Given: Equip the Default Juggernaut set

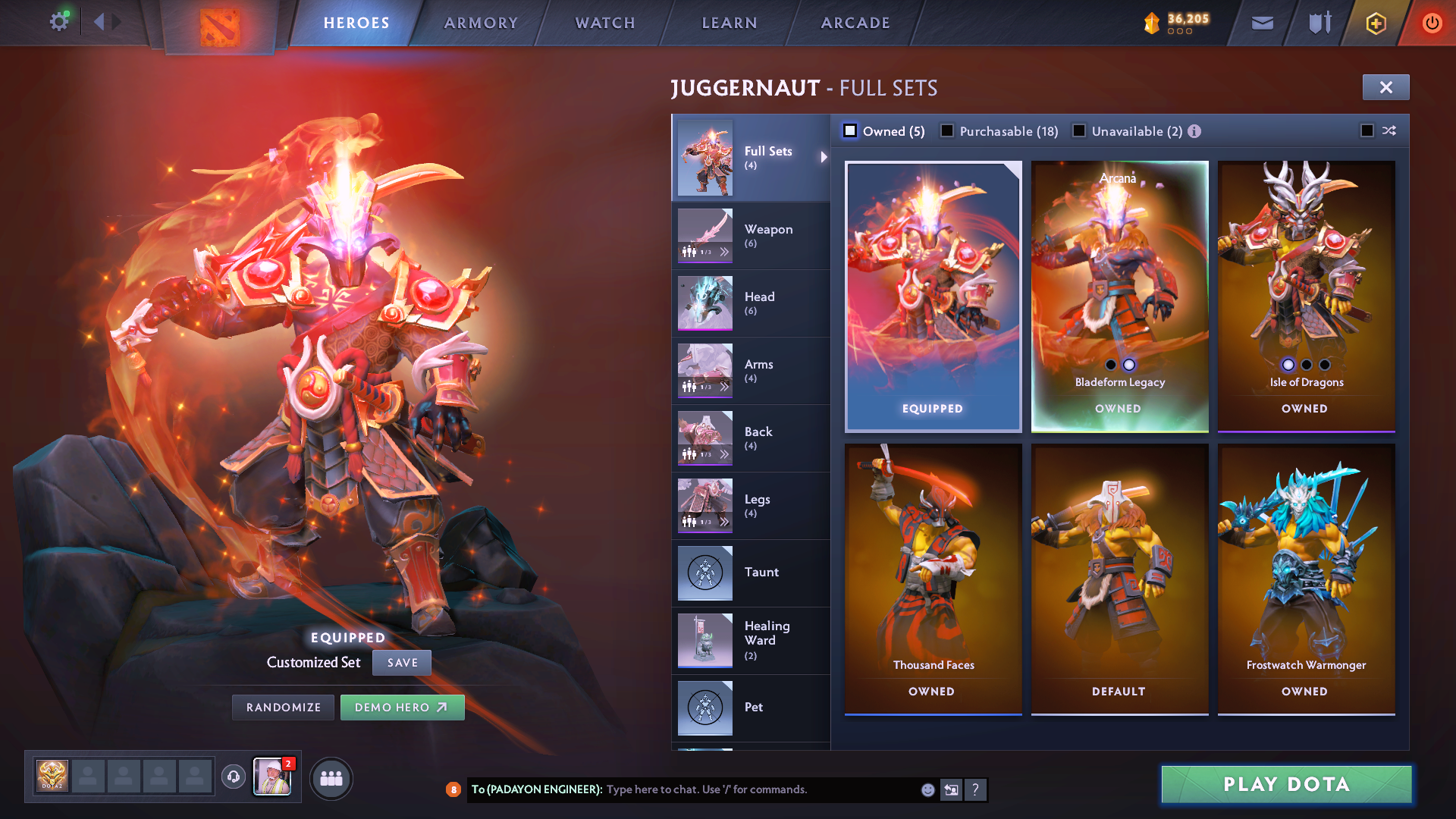Looking at the screenshot, I should [1119, 579].
